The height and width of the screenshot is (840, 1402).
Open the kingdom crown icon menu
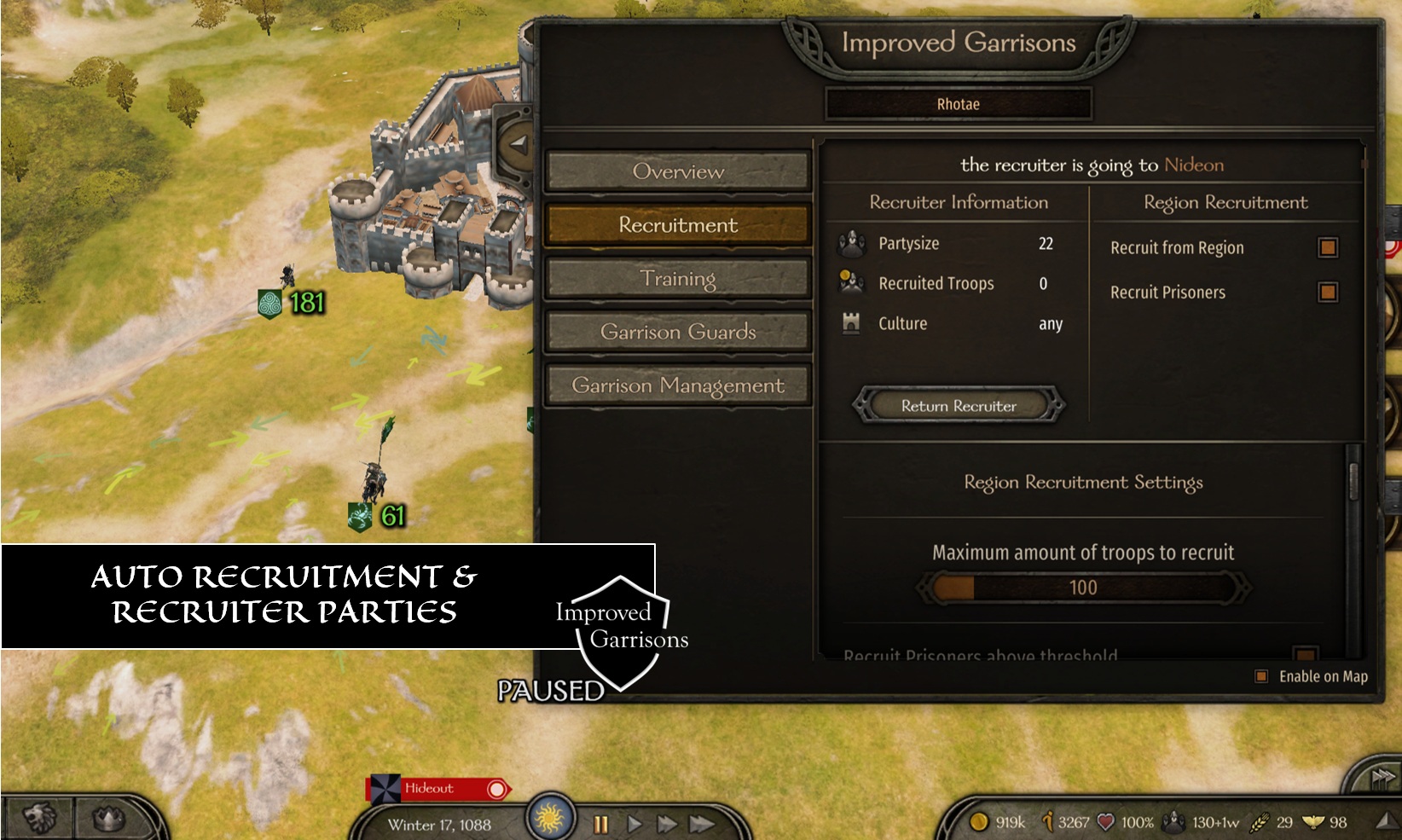(x=109, y=819)
